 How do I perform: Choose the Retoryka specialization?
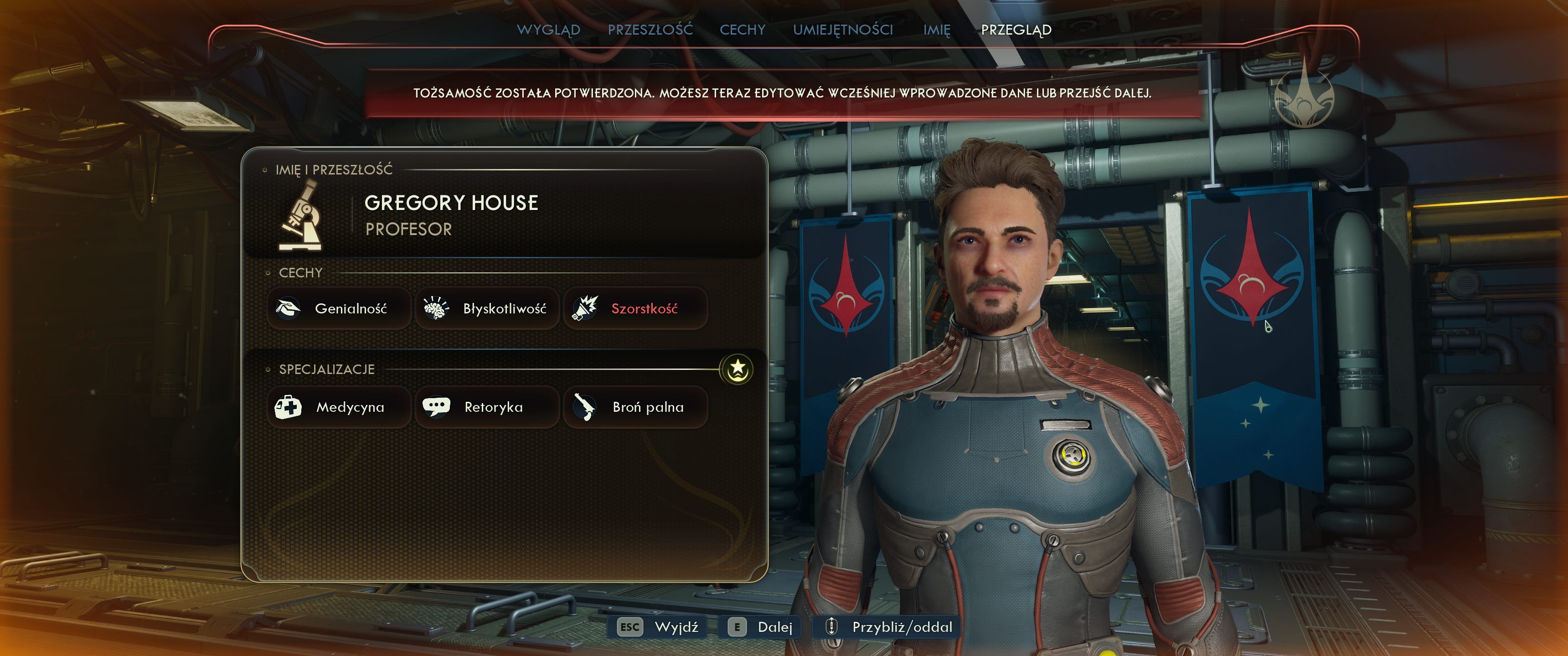[487, 406]
